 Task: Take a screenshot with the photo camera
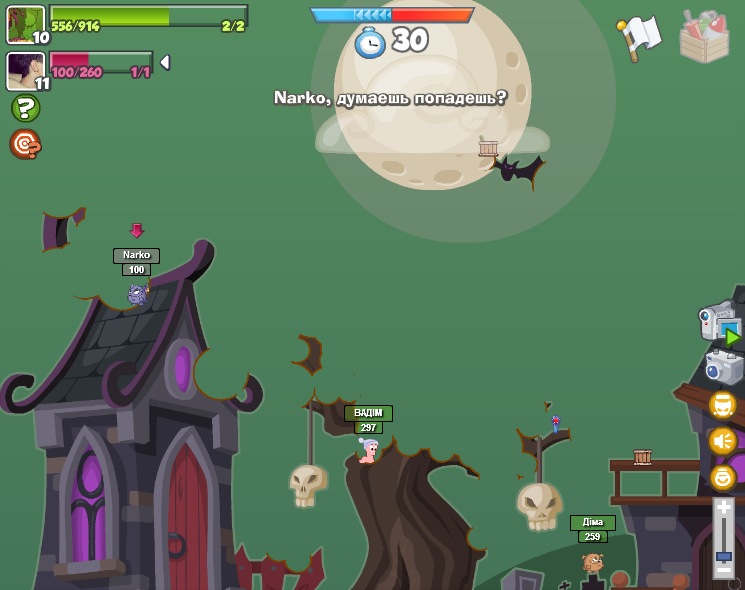[724, 367]
